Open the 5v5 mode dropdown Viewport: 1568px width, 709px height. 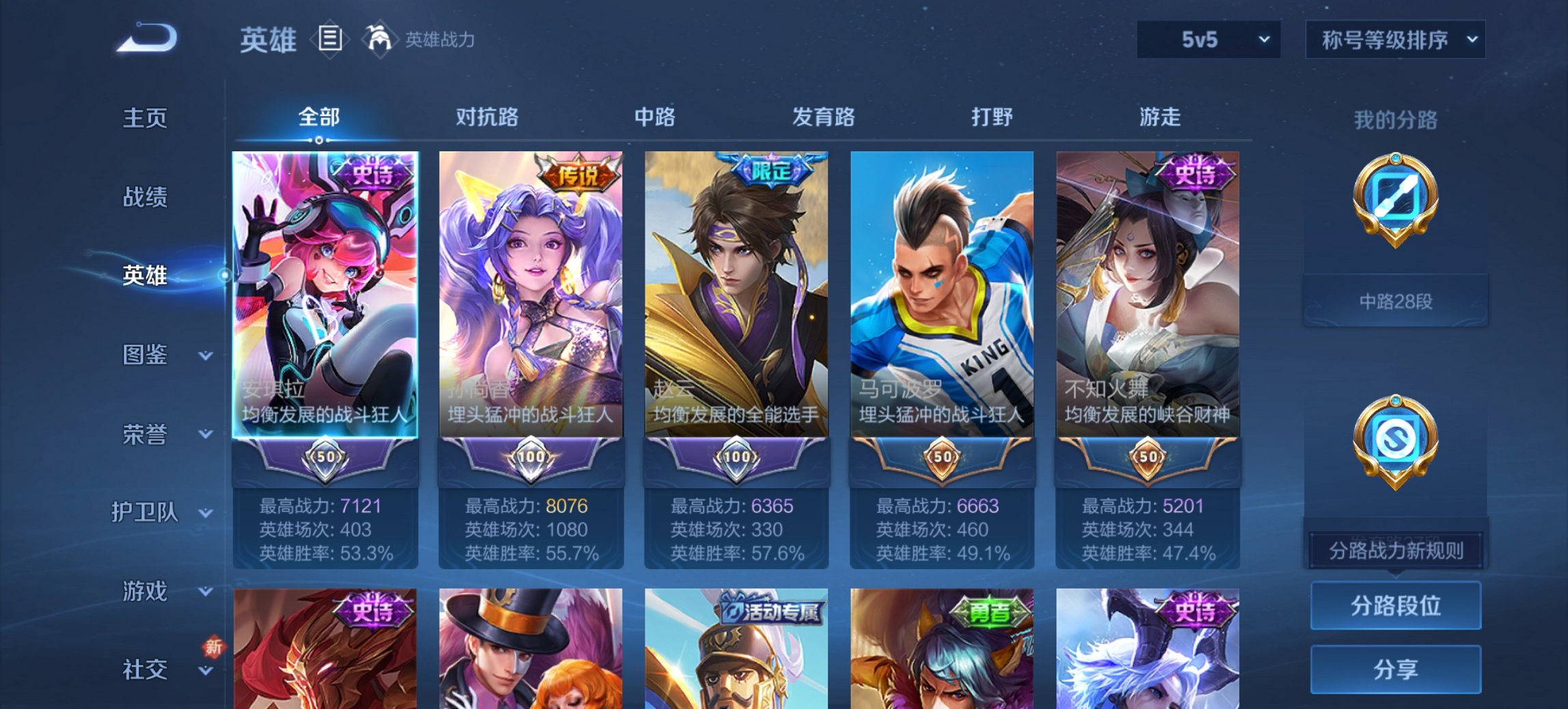pyautogui.click(x=1207, y=39)
